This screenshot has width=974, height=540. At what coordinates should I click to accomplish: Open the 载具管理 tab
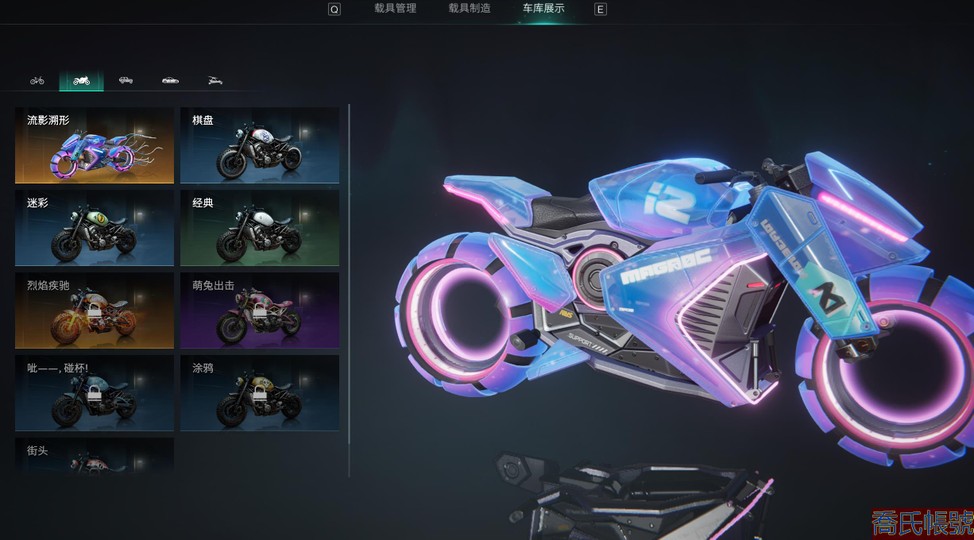[395, 9]
